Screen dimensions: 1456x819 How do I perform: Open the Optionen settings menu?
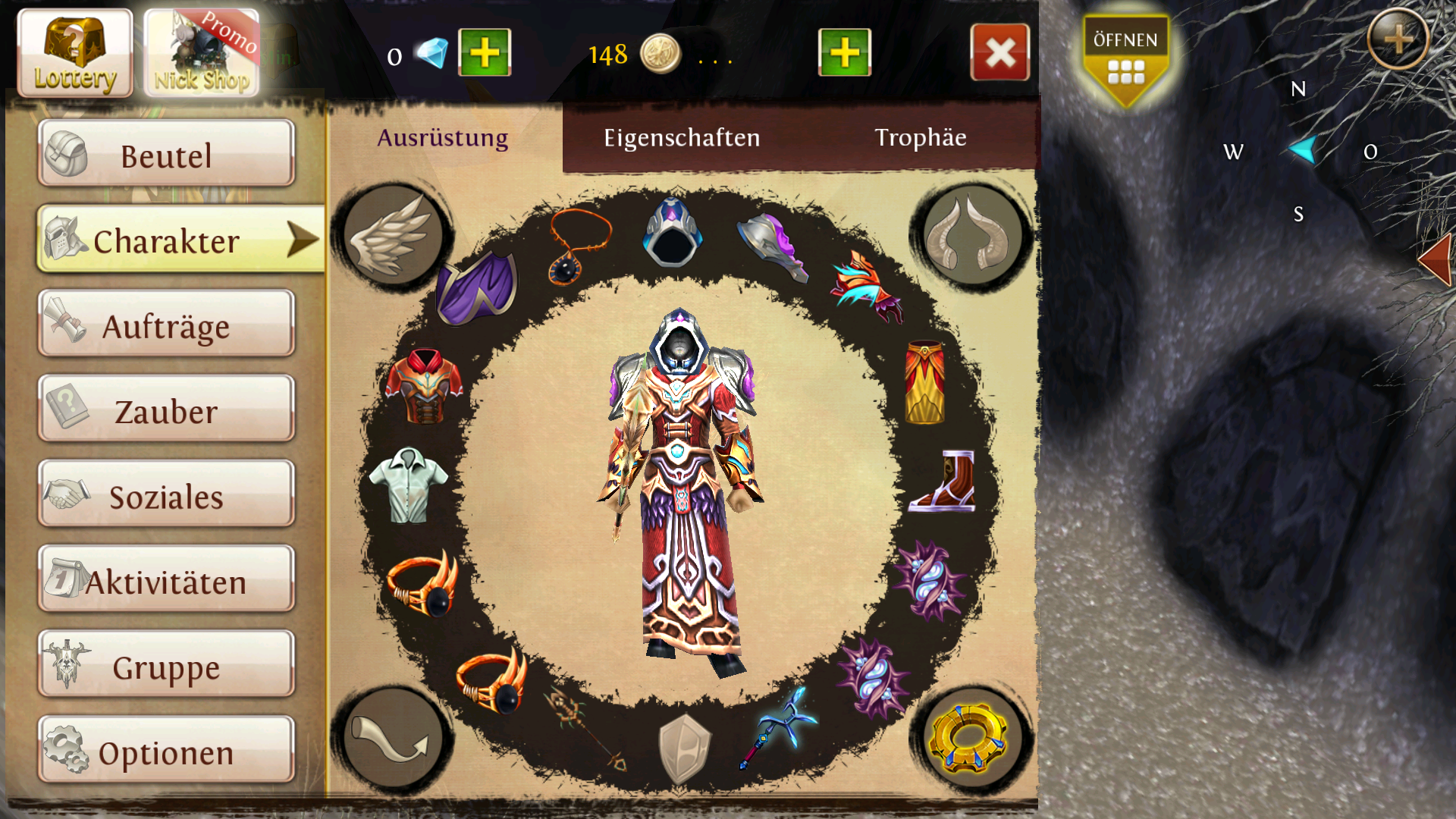click(166, 751)
